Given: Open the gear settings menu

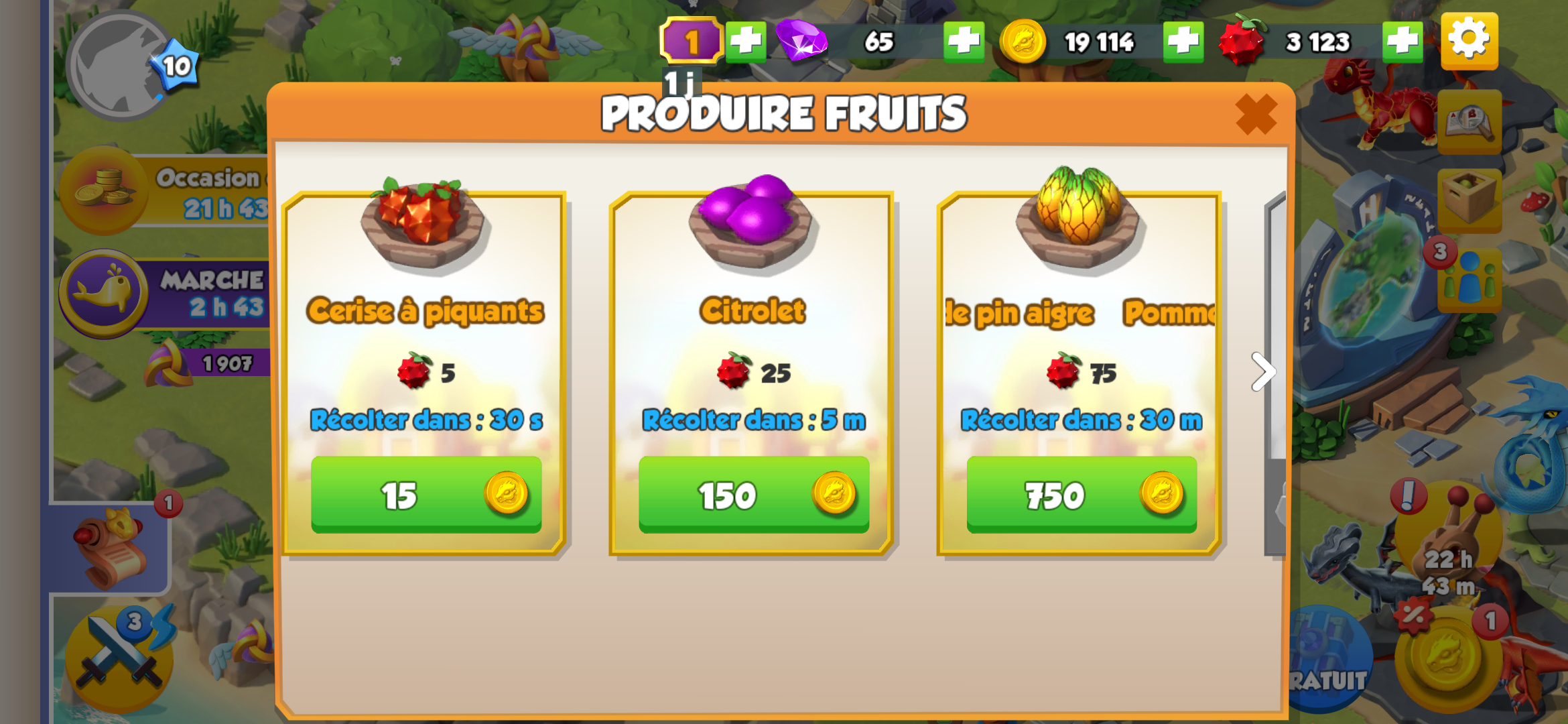Looking at the screenshot, I should (1469, 40).
